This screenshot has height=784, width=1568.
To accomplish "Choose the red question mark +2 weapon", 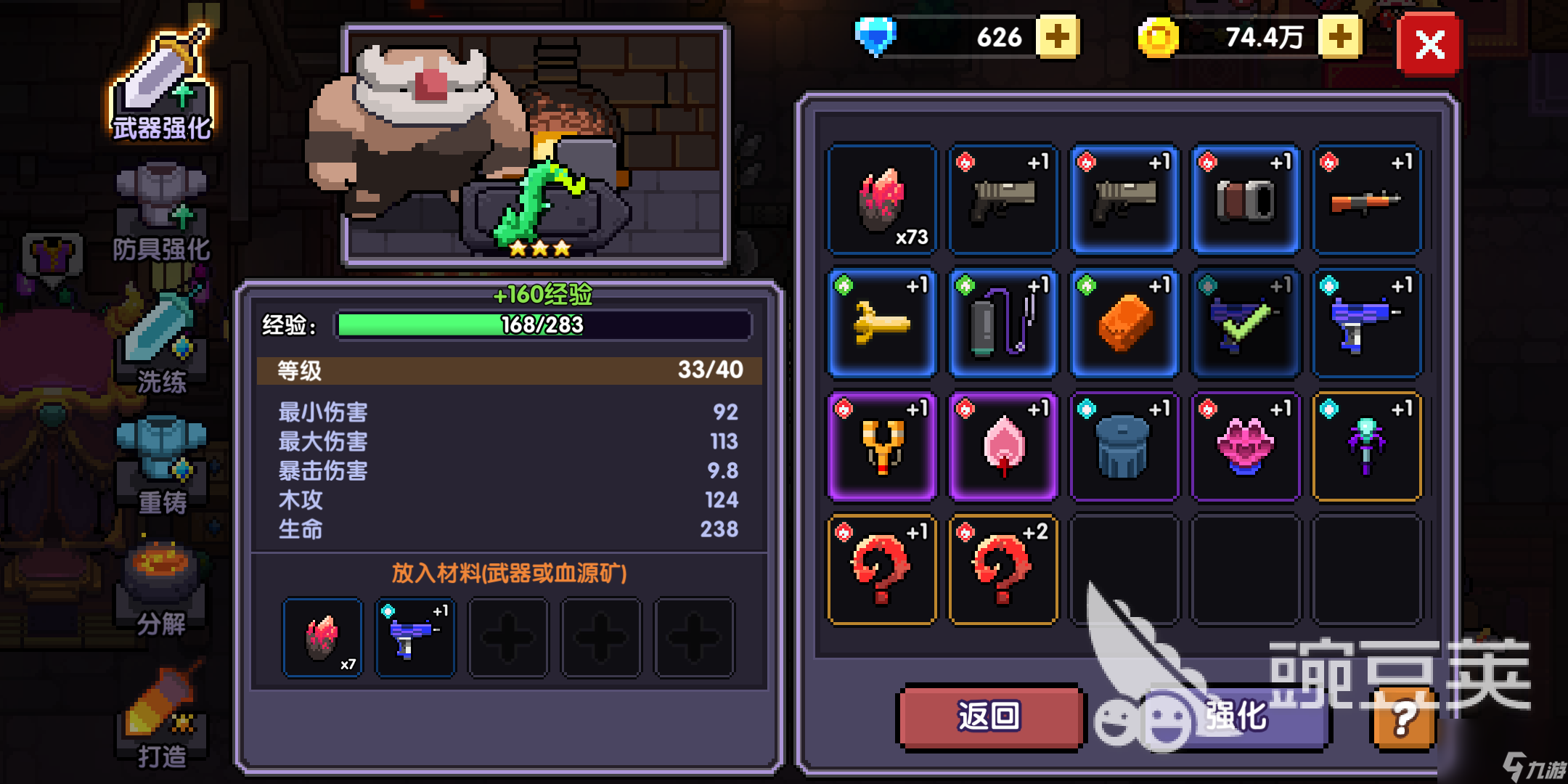I will tap(1003, 571).
